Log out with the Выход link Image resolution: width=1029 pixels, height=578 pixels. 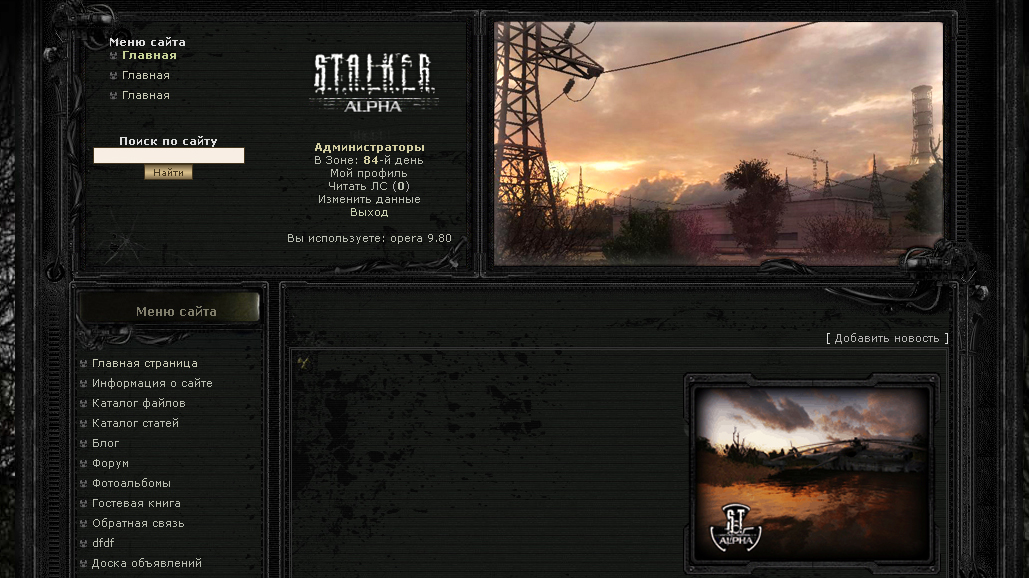click(x=368, y=212)
